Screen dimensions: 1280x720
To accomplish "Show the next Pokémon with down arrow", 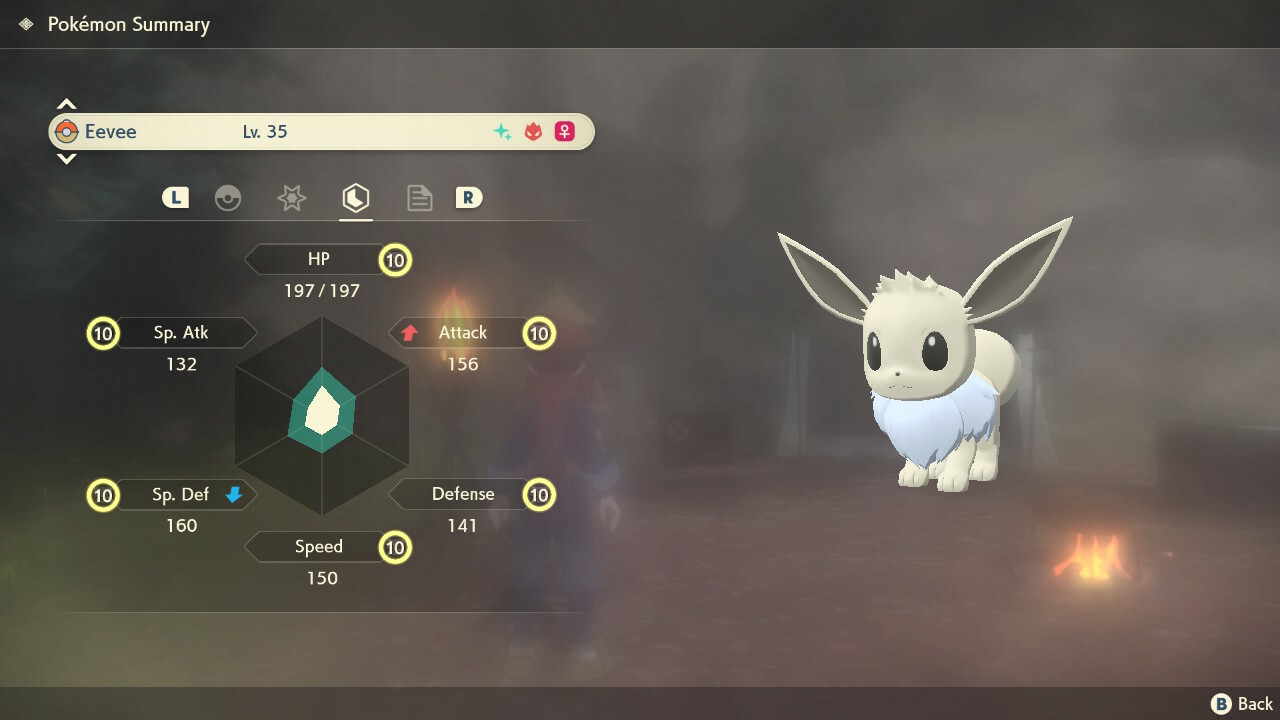I will tap(66, 158).
